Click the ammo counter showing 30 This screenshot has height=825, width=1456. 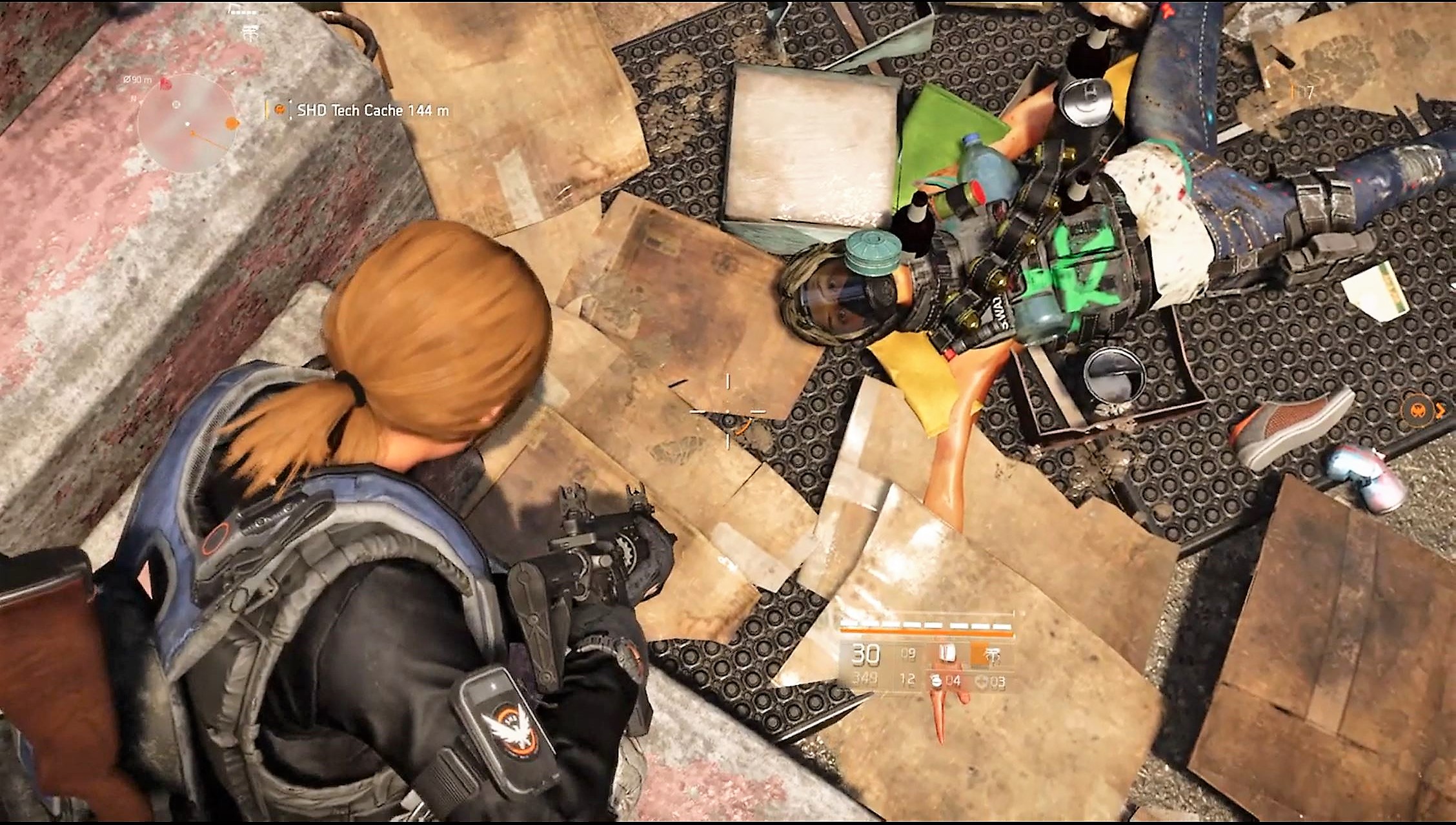tap(865, 656)
